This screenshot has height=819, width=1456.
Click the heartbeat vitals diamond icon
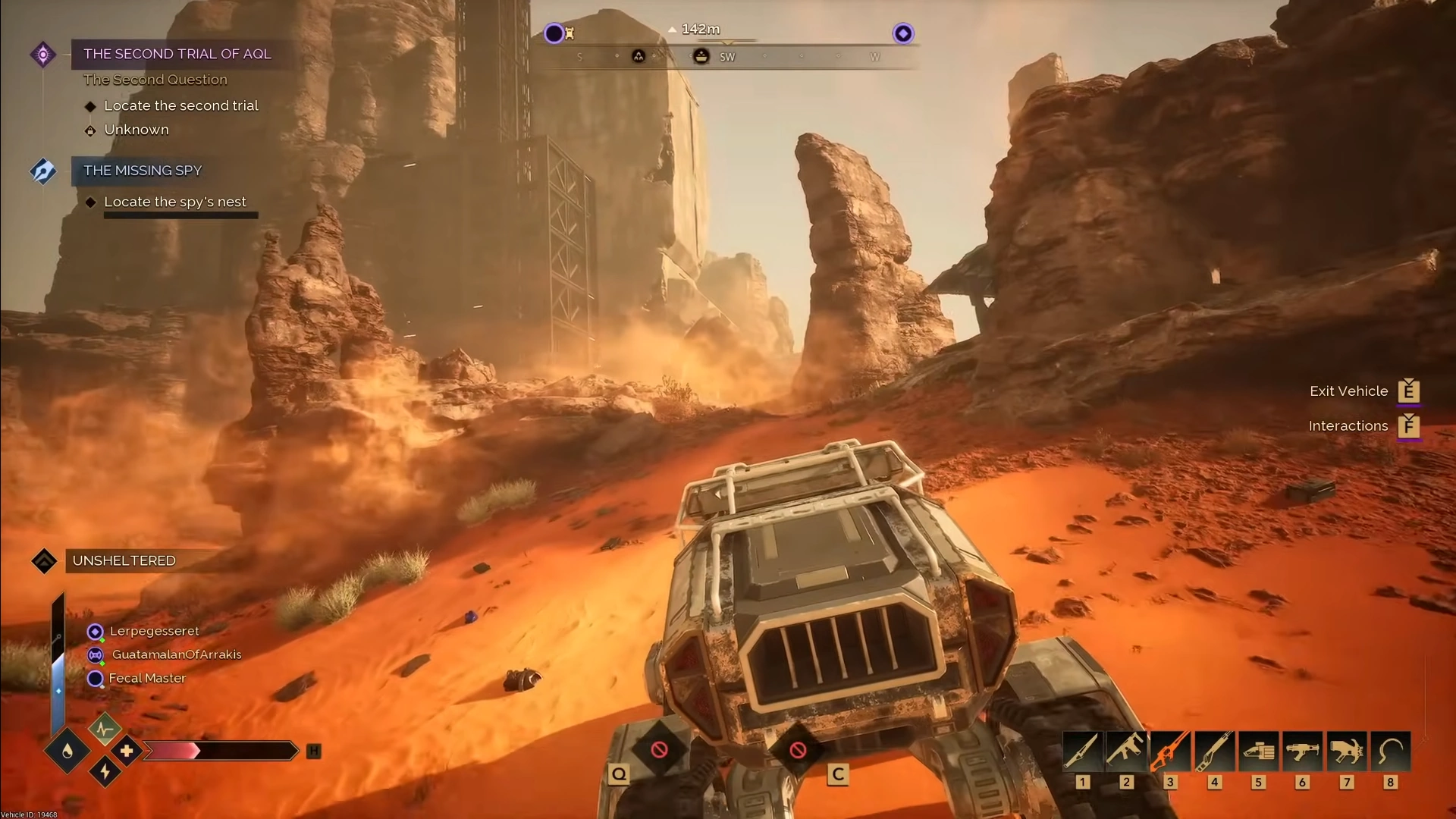click(105, 729)
